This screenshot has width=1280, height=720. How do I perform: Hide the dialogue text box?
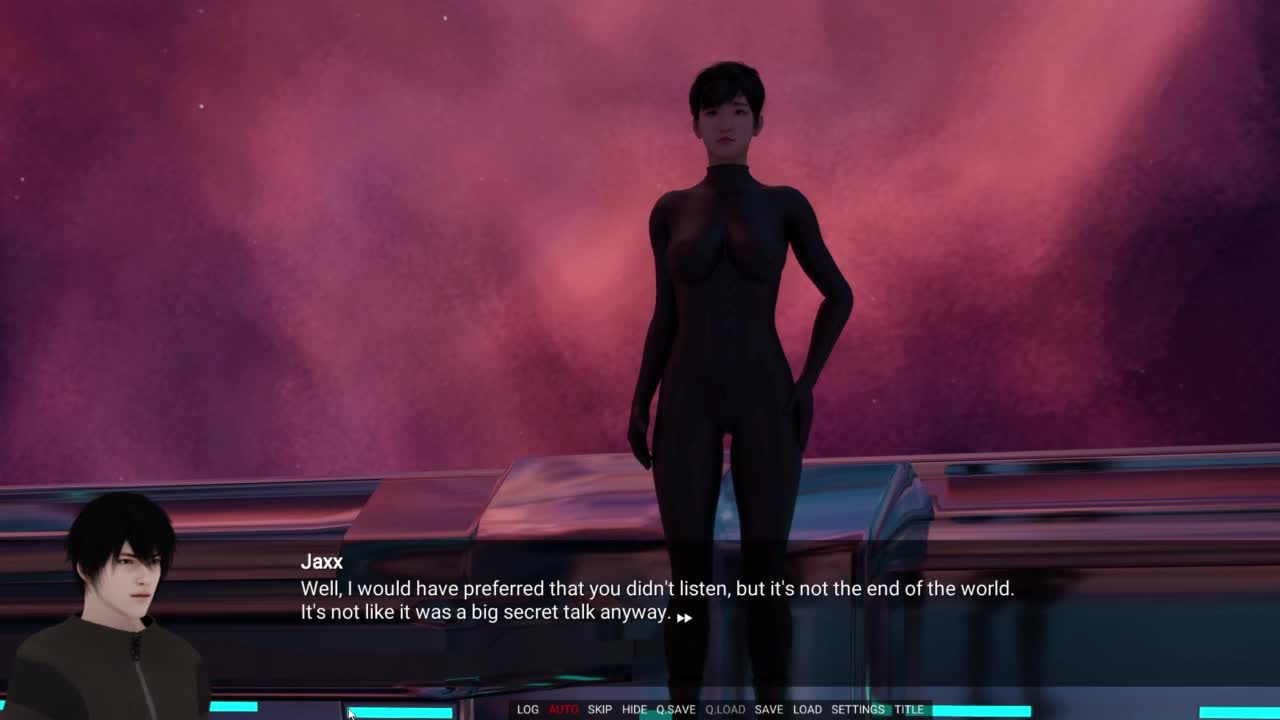pyautogui.click(x=634, y=710)
